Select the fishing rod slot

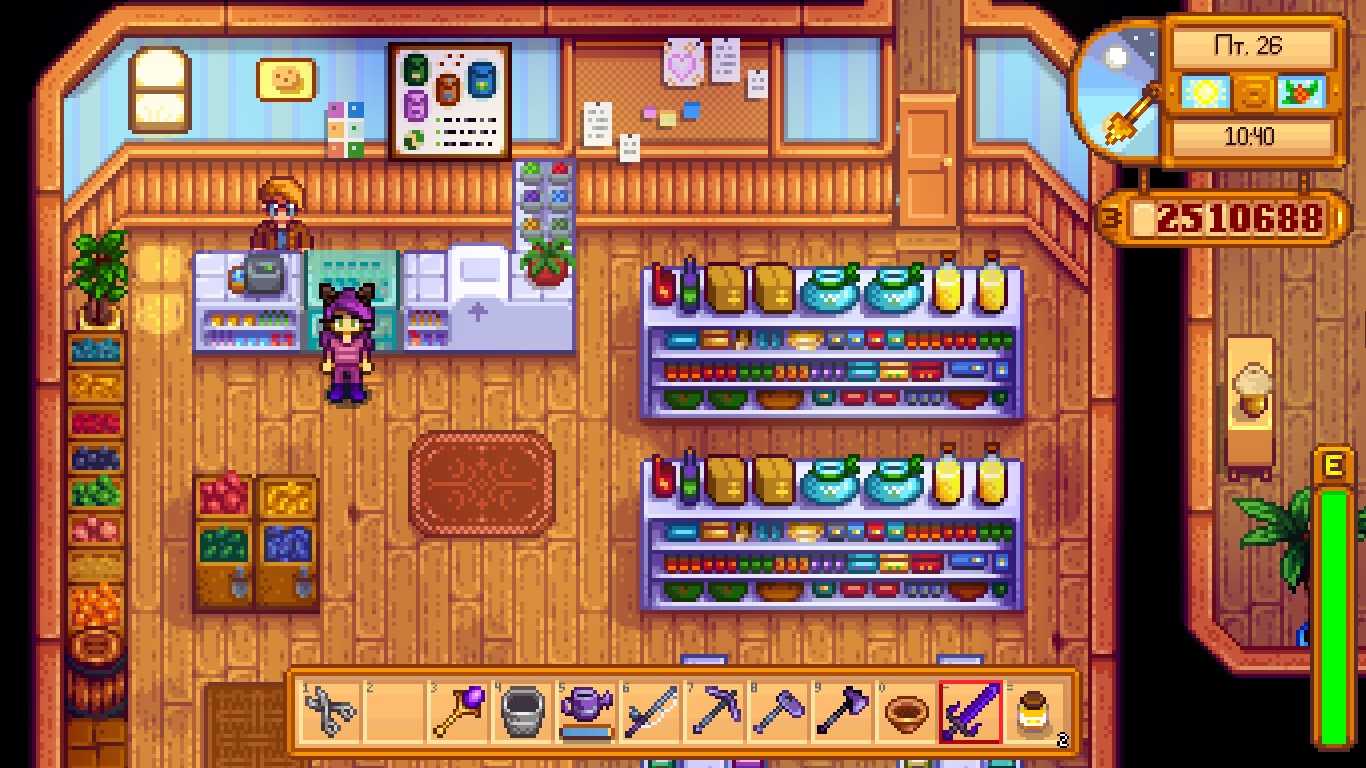[650, 713]
